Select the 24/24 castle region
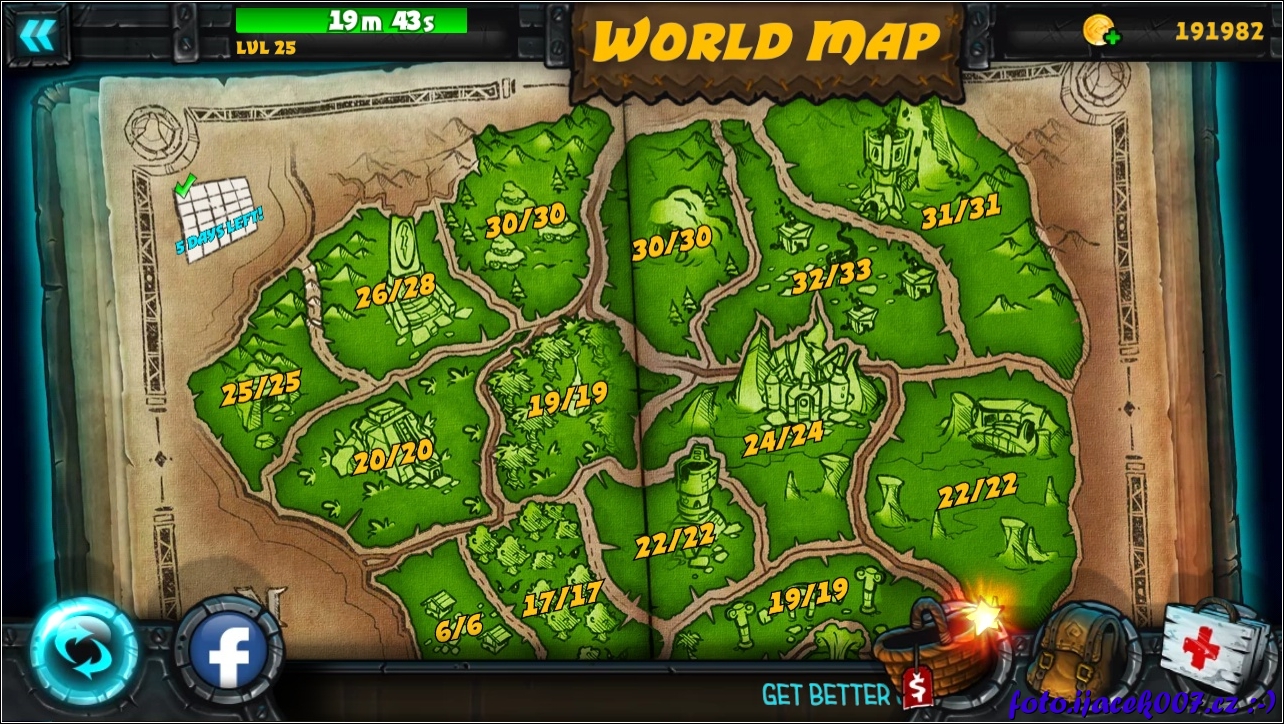This screenshot has height=724, width=1284. (x=783, y=435)
